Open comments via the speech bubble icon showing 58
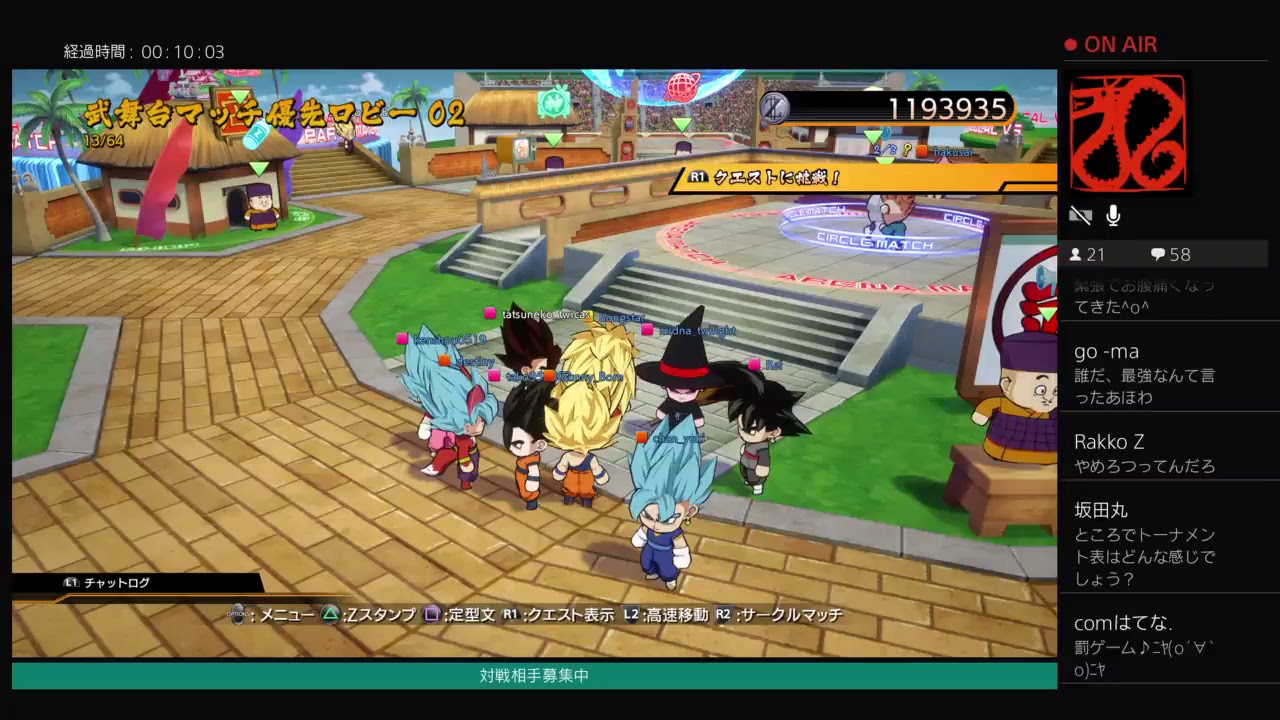 [1160, 254]
